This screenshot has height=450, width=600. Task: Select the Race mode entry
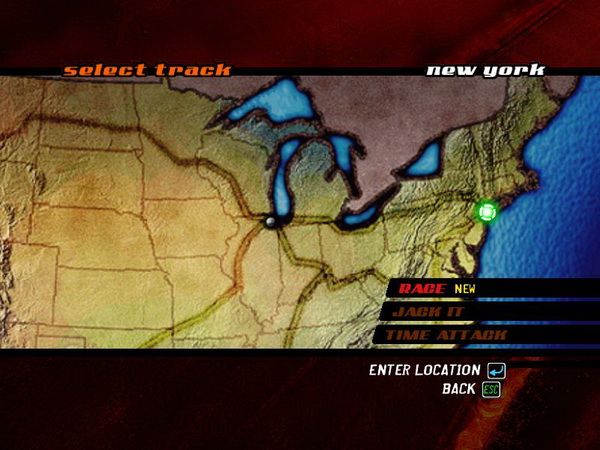[423, 288]
